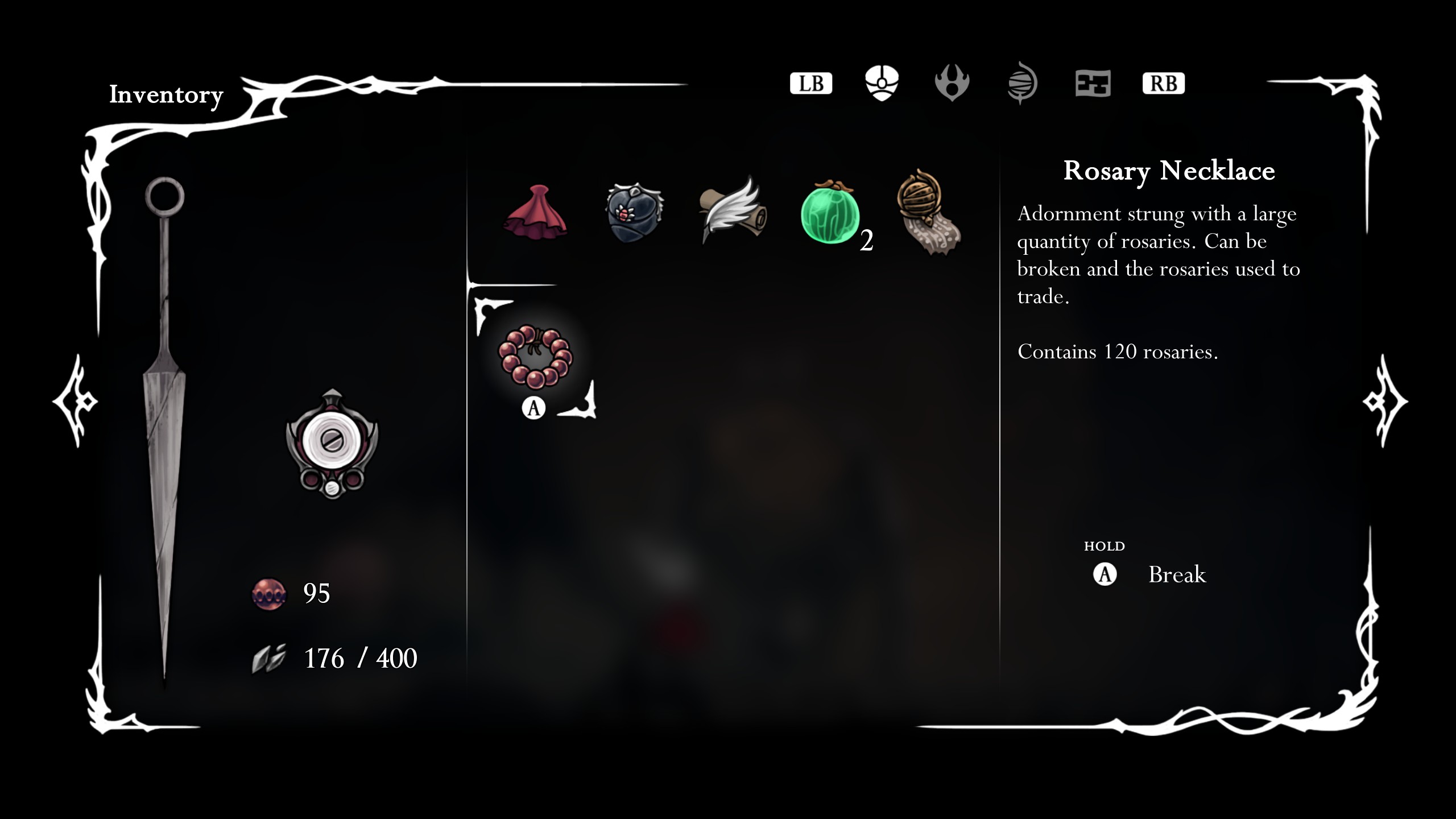Select the silk spool crest emblem
The height and width of the screenshot is (819, 1456).
tap(332, 444)
